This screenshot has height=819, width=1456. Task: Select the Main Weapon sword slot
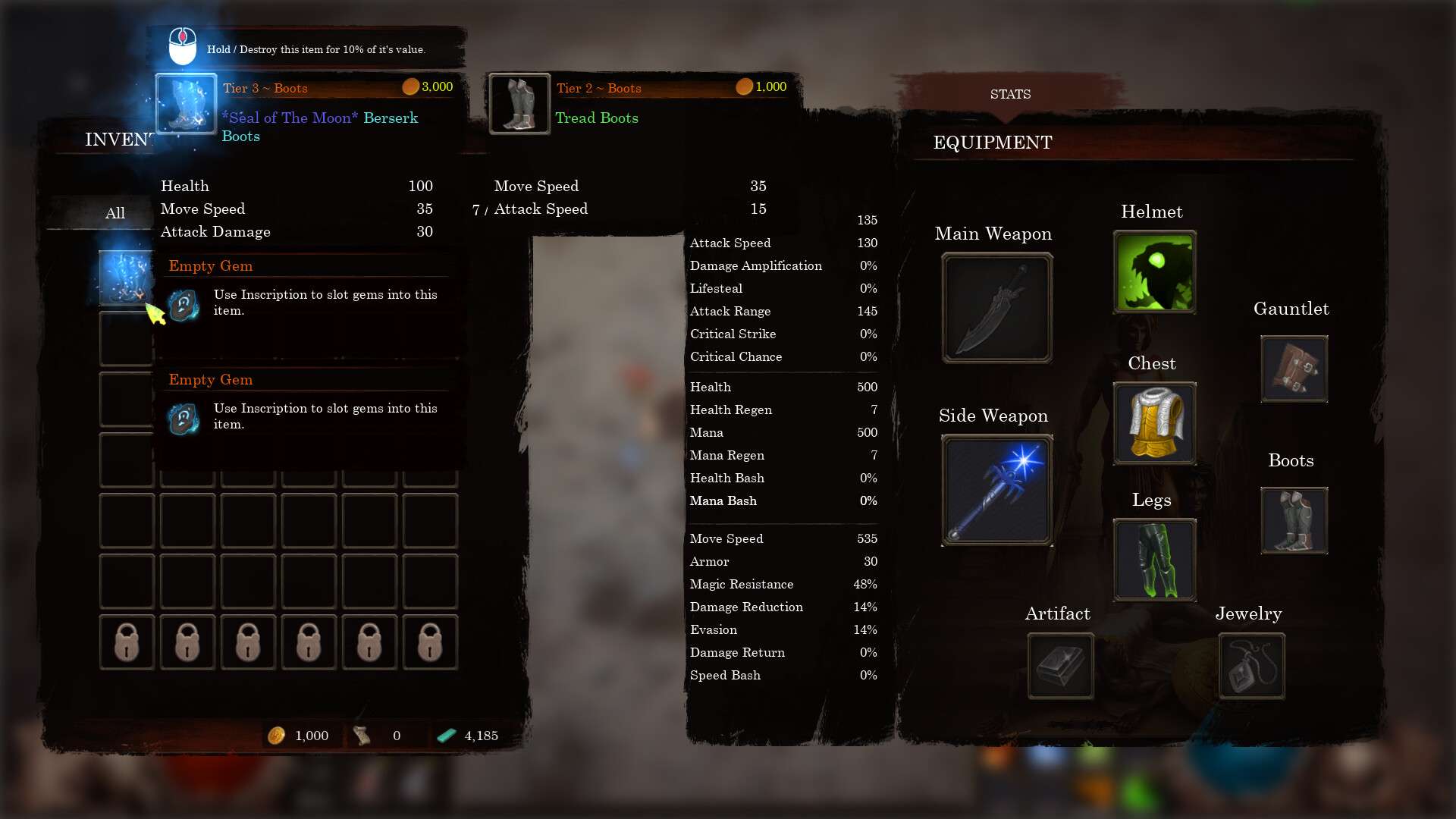[996, 308]
